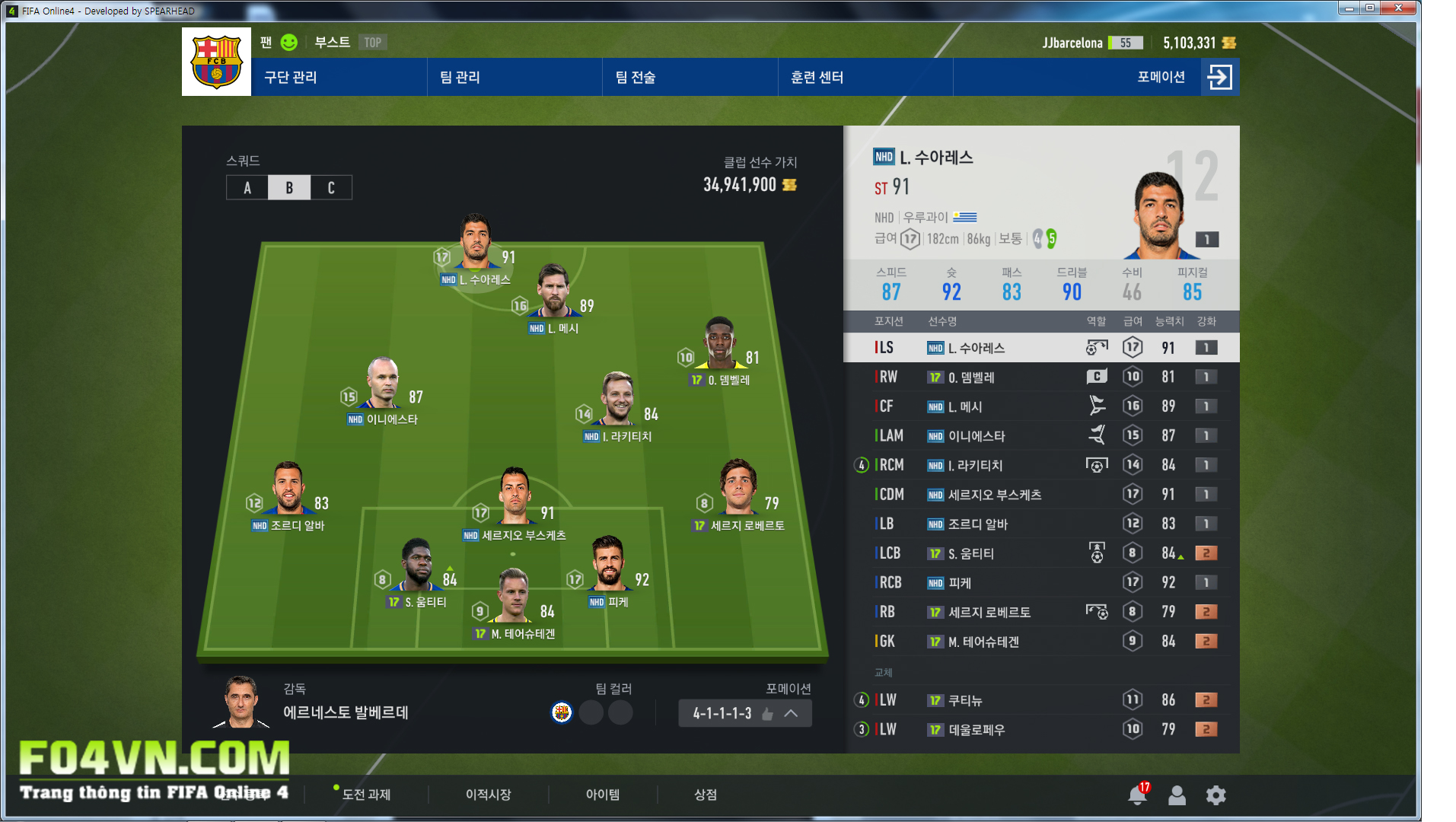Select the RCB 피케 list row
Viewport: 1456px width, 822px height.
click(1041, 583)
